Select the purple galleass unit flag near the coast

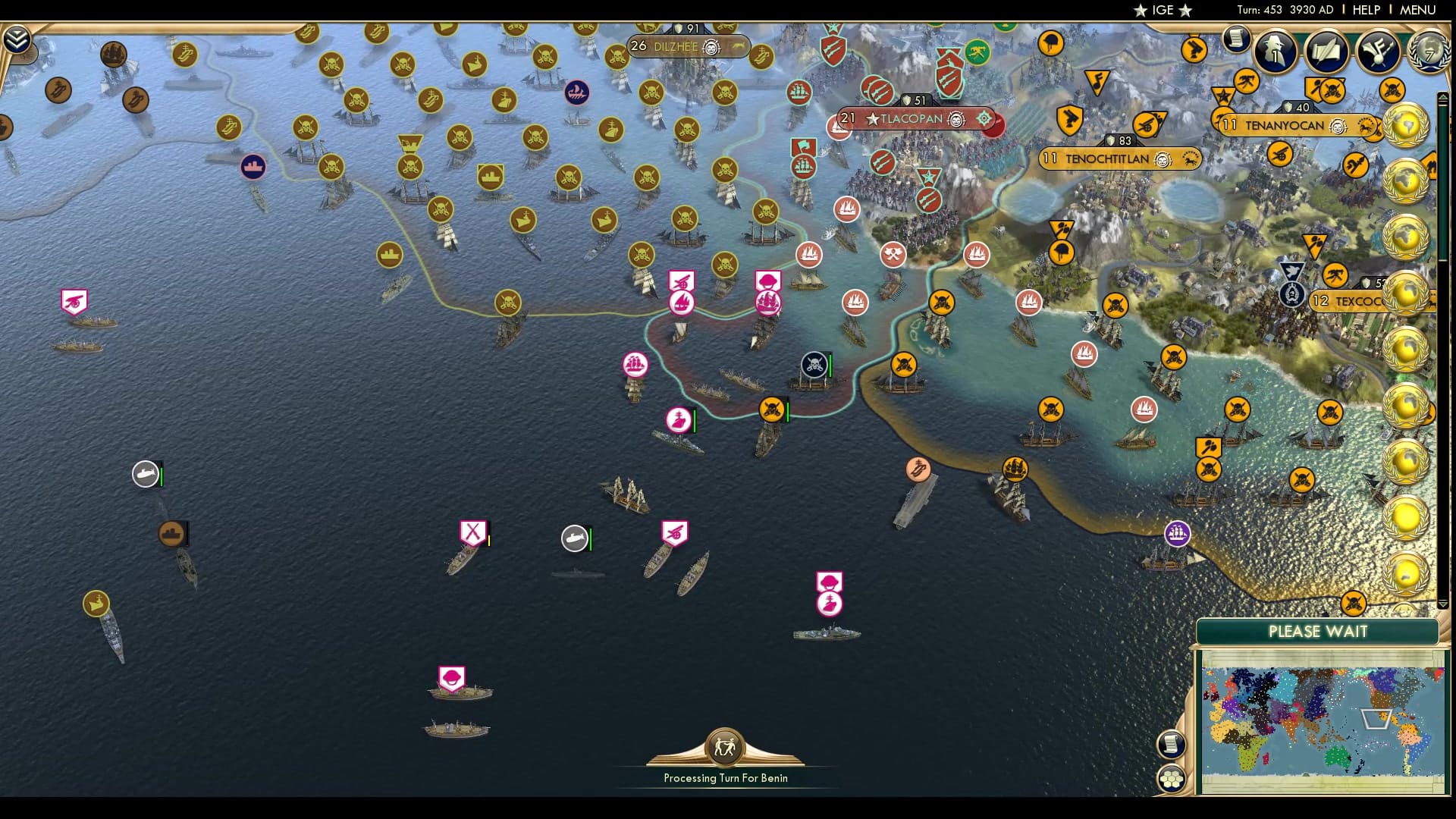pos(1177,533)
